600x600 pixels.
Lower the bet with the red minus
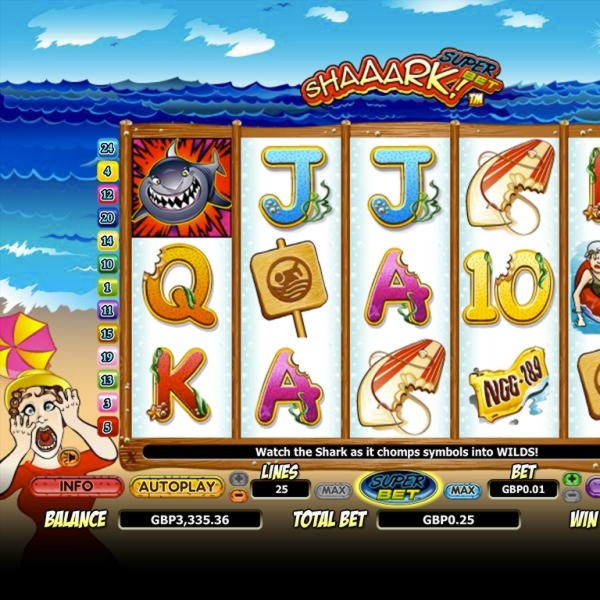pos(571,495)
